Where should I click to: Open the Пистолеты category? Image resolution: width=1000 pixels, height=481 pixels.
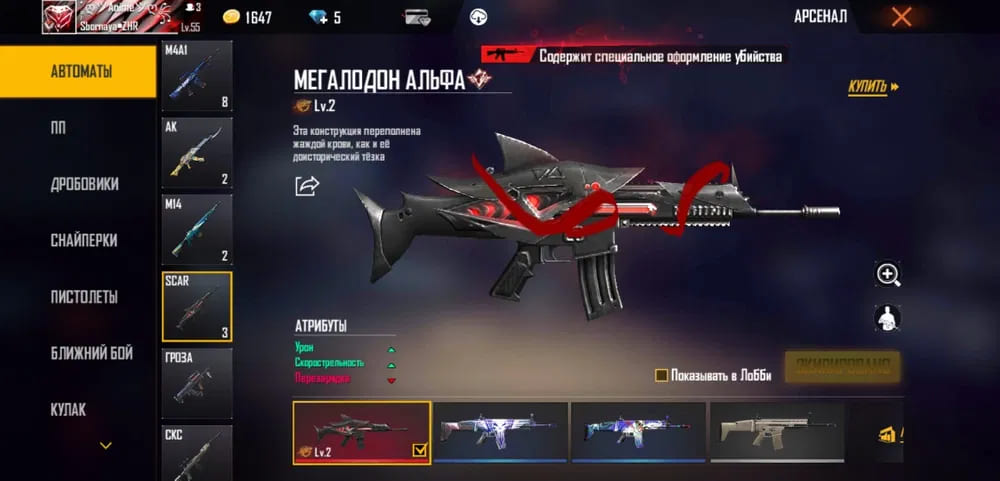tap(84, 297)
